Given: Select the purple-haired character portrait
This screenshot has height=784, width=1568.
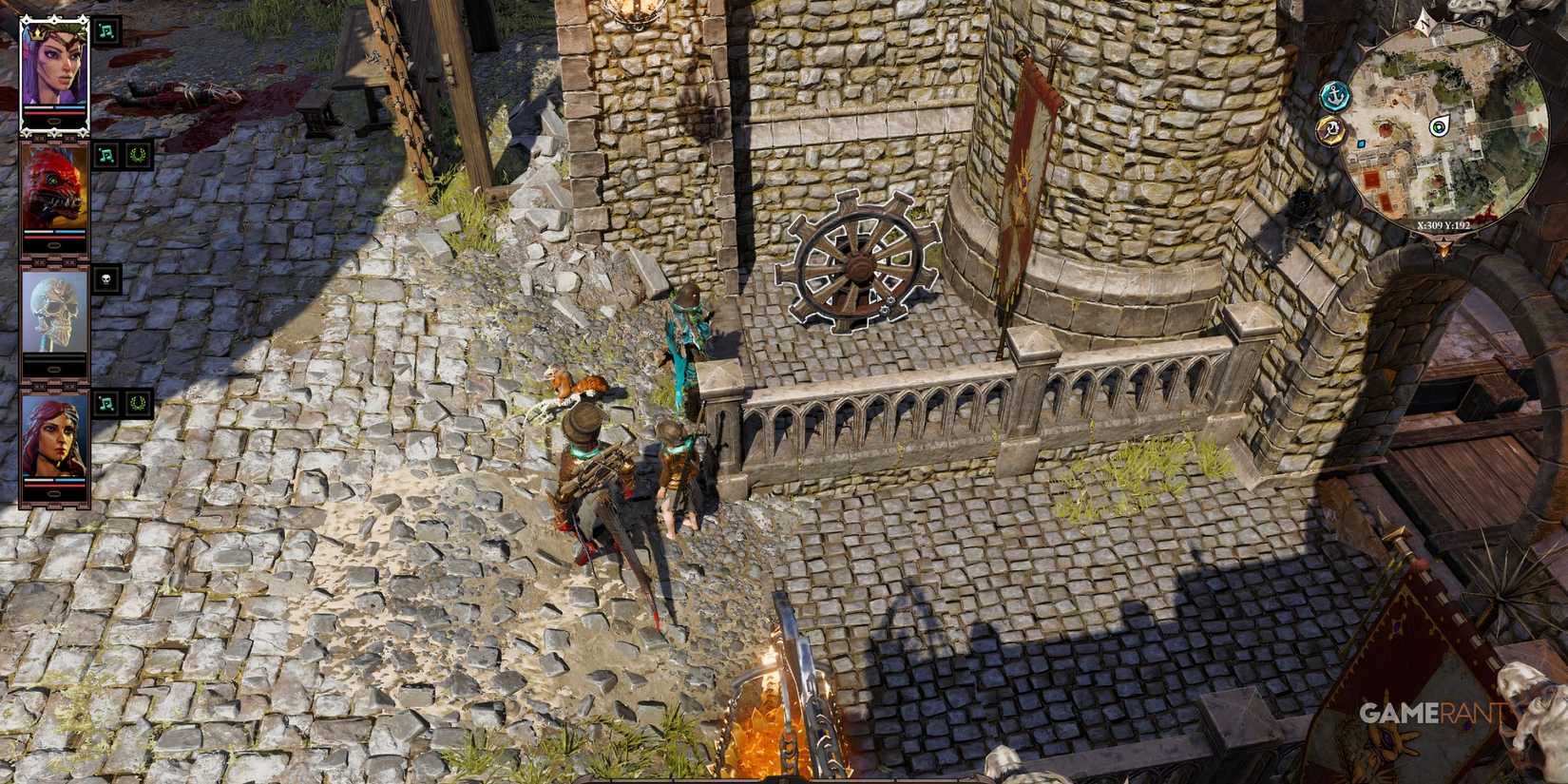Looking at the screenshot, I should pos(57,62).
